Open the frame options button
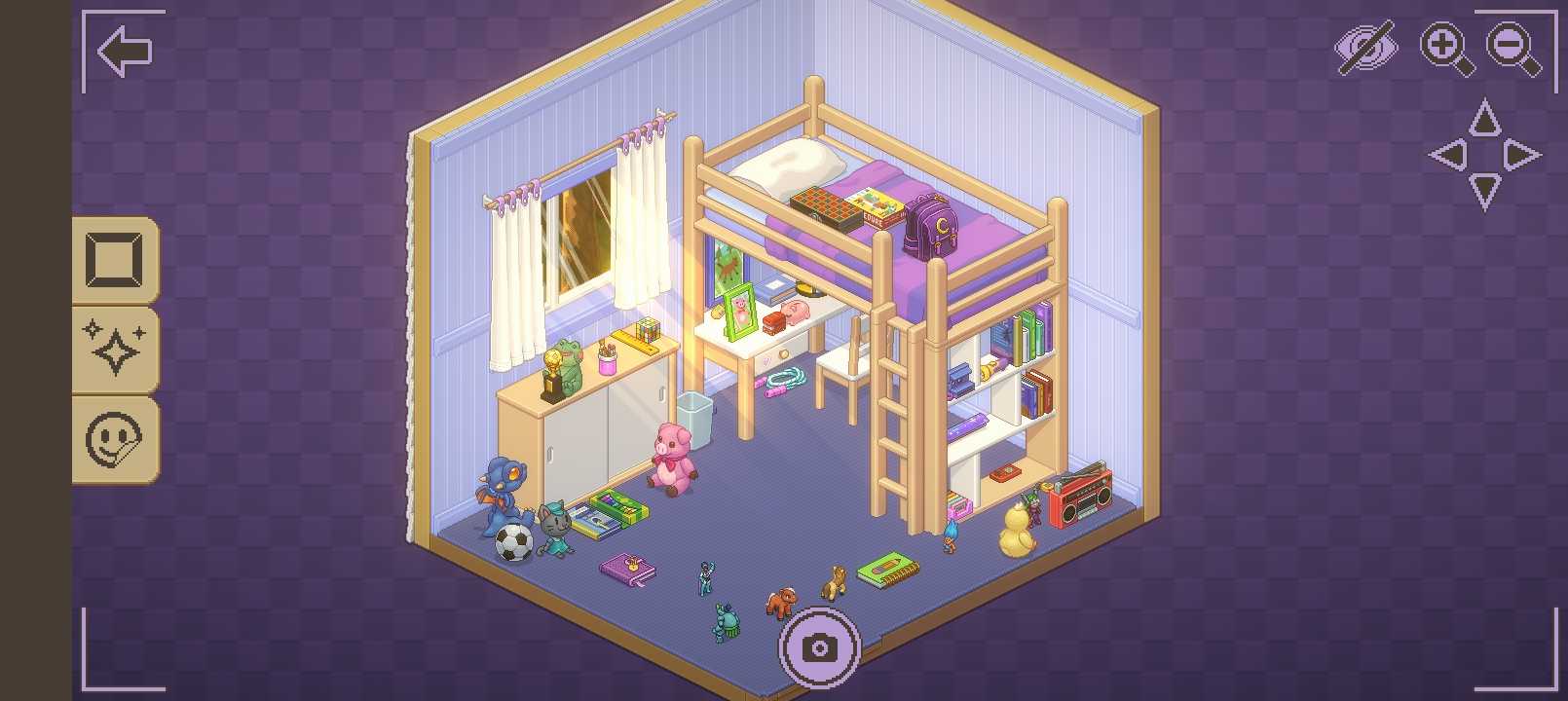The height and width of the screenshot is (701, 1568). [x=115, y=260]
